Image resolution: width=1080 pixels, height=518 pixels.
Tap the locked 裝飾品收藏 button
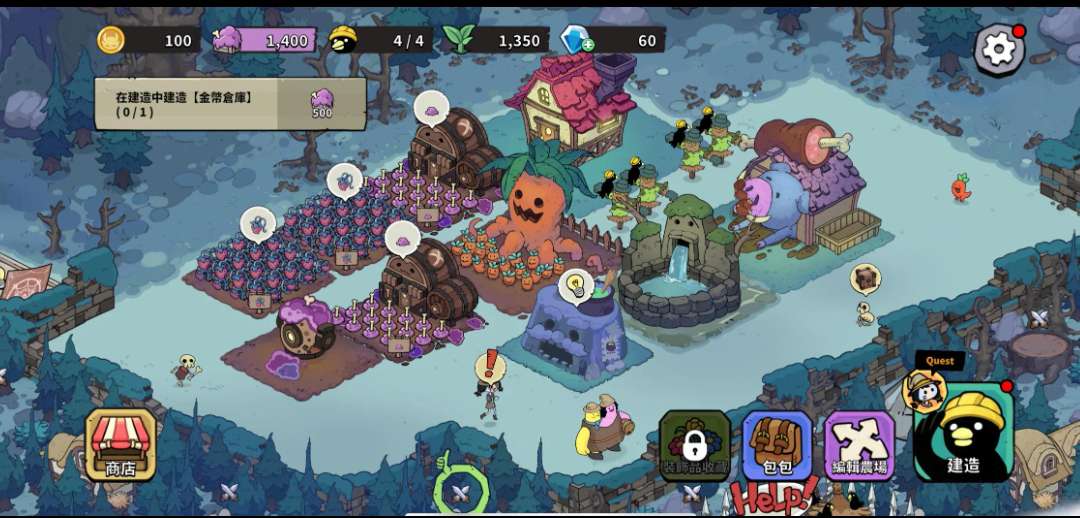point(695,444)
